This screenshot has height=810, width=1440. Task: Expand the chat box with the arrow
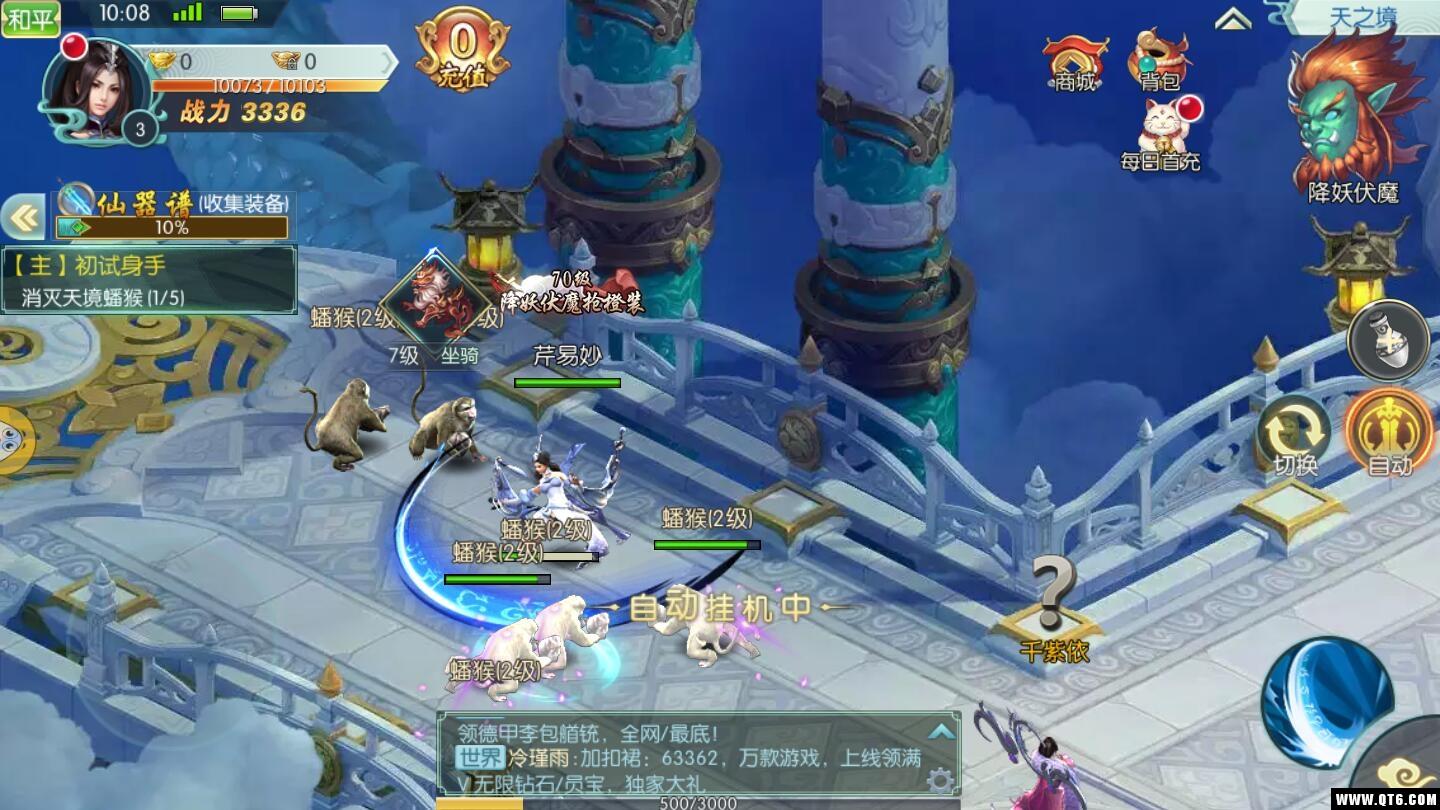click(x=940, y=731)
